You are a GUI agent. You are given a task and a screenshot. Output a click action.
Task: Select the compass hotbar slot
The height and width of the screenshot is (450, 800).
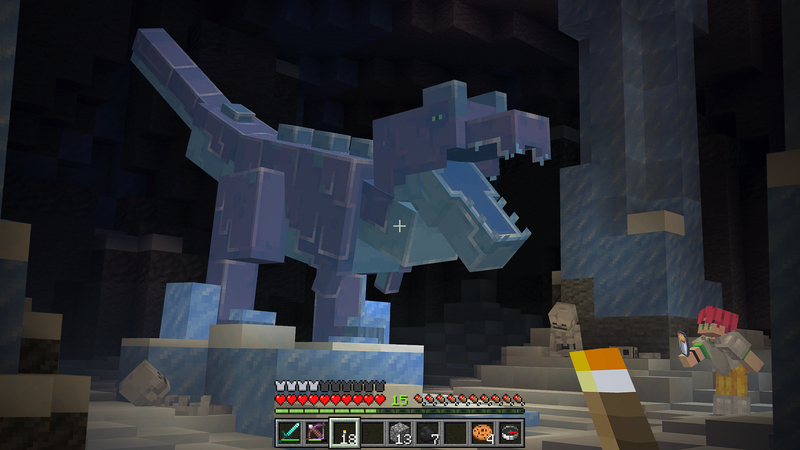(x=510, y=432)
